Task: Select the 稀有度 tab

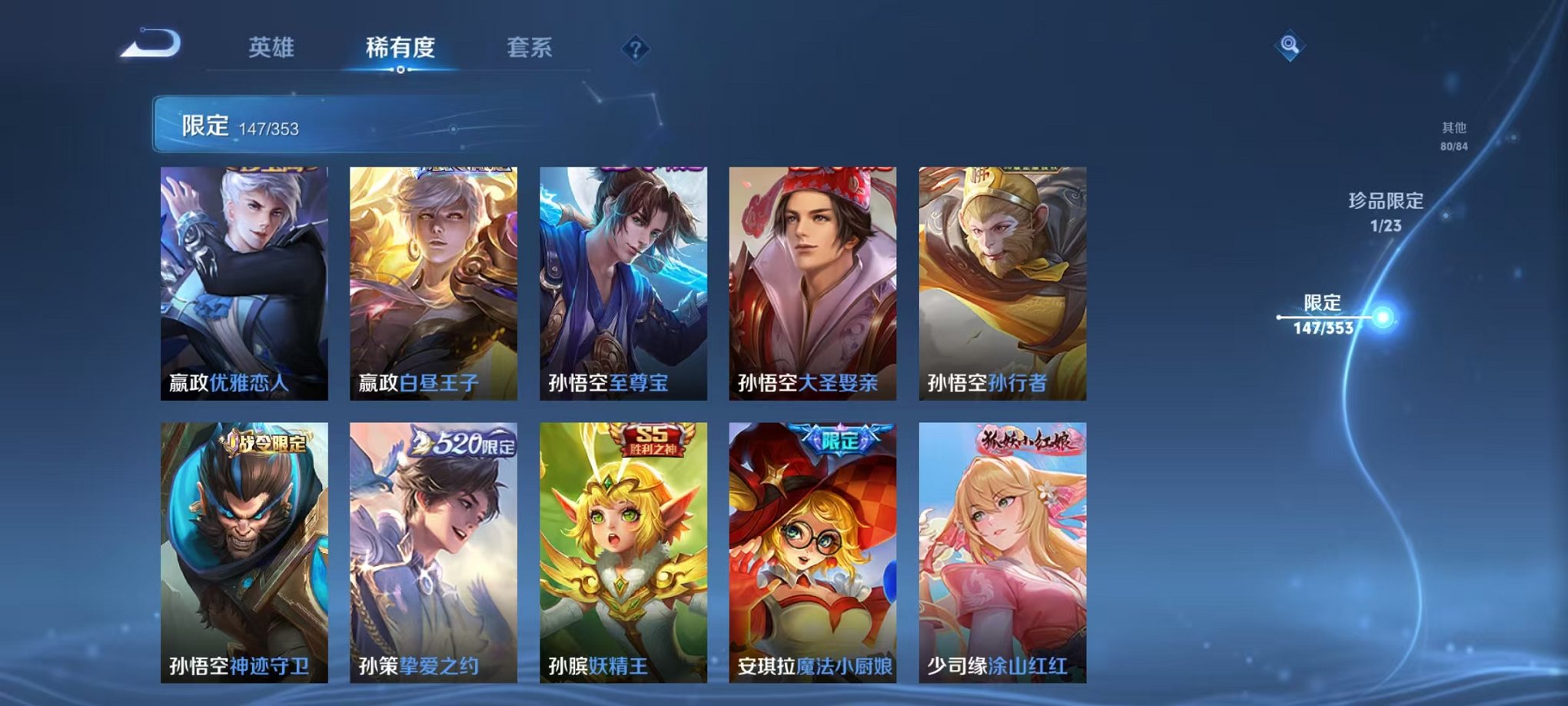Action: coord(397,46)
